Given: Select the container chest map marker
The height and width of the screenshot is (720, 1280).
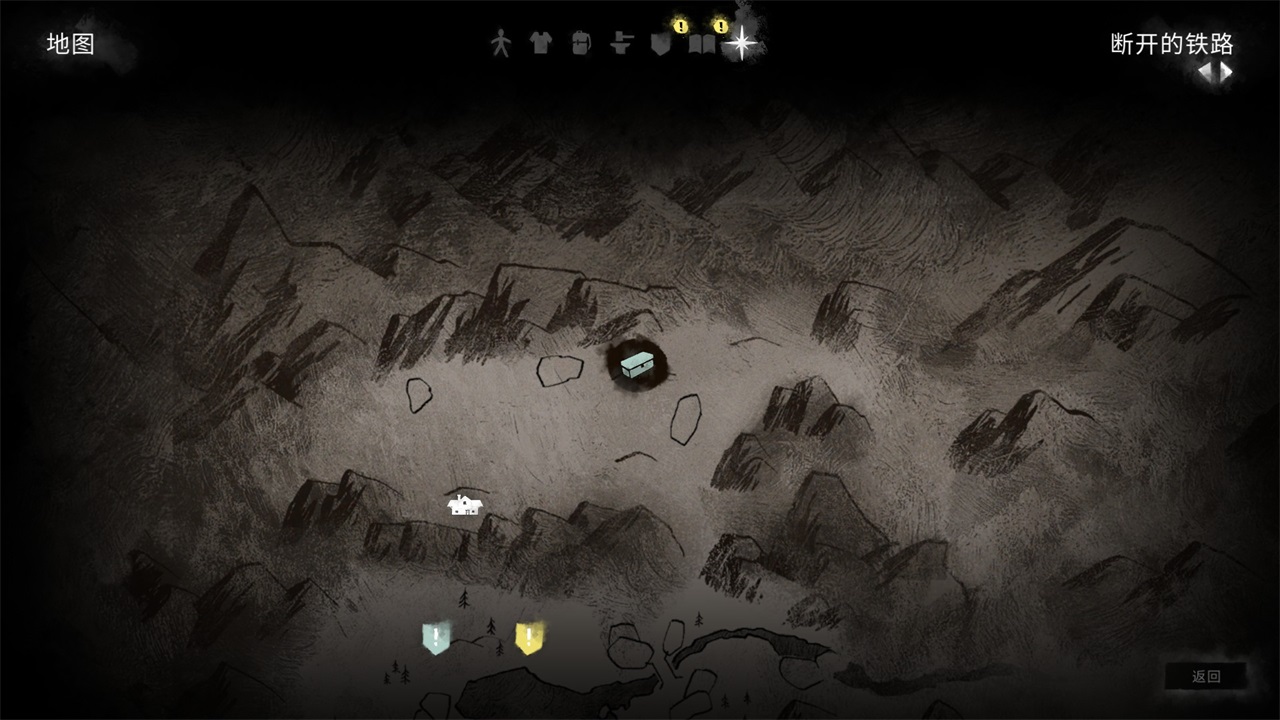Looking at the screenshot, I should [637, 364].
